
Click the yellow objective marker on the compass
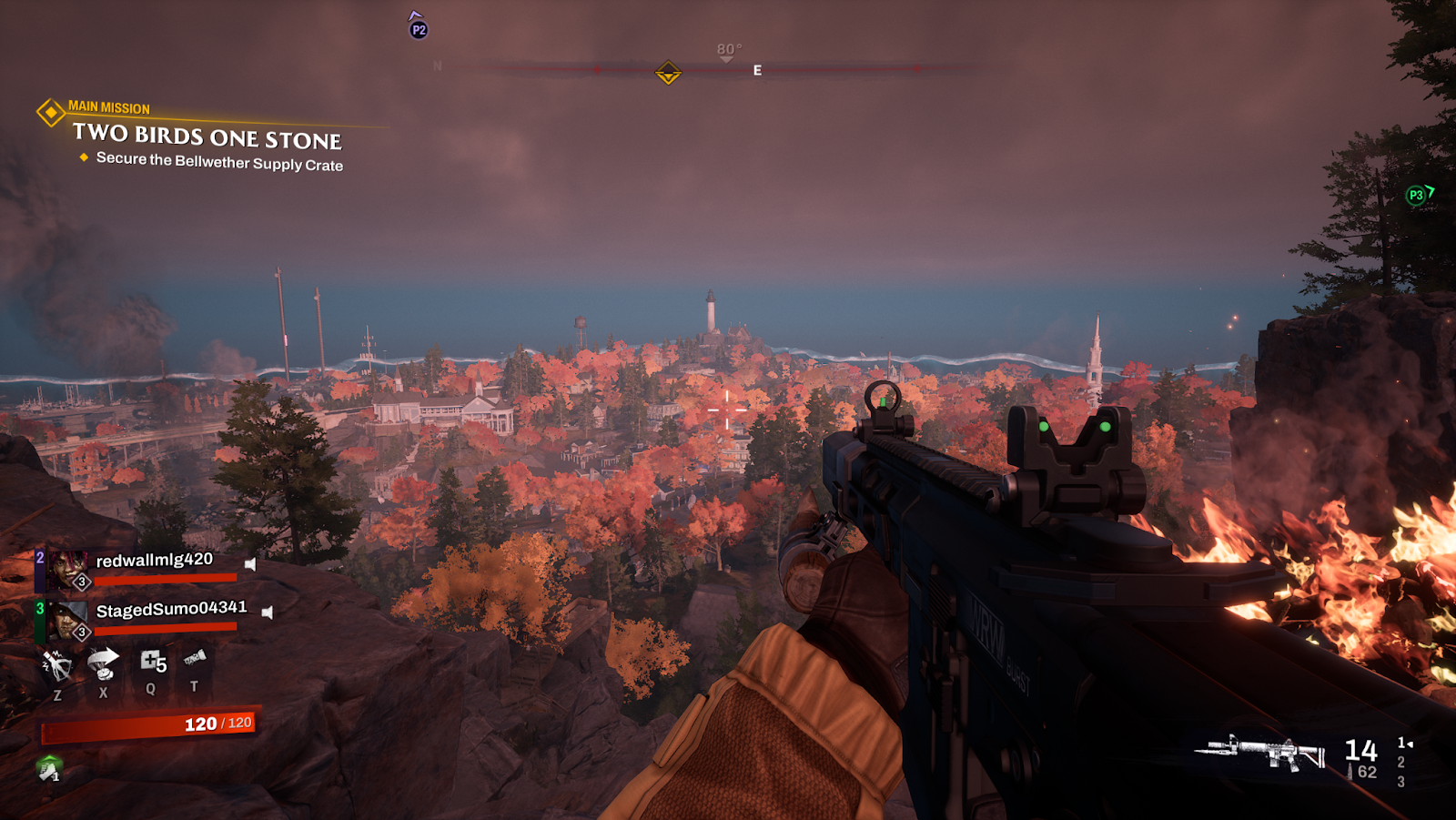pos(668,72)
